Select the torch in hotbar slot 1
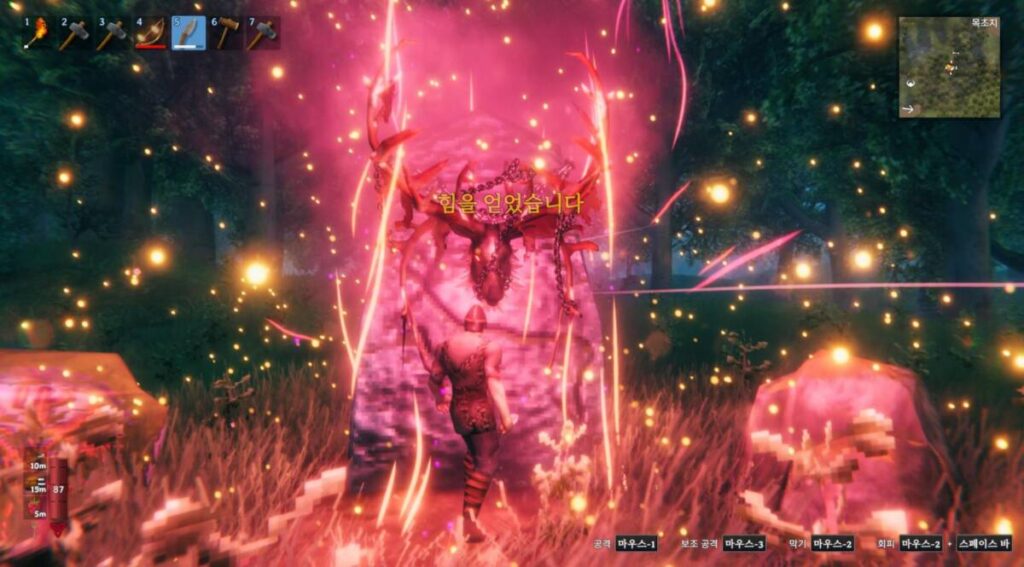The width and height of the screenshot is (1024, 567). point(39,33)
